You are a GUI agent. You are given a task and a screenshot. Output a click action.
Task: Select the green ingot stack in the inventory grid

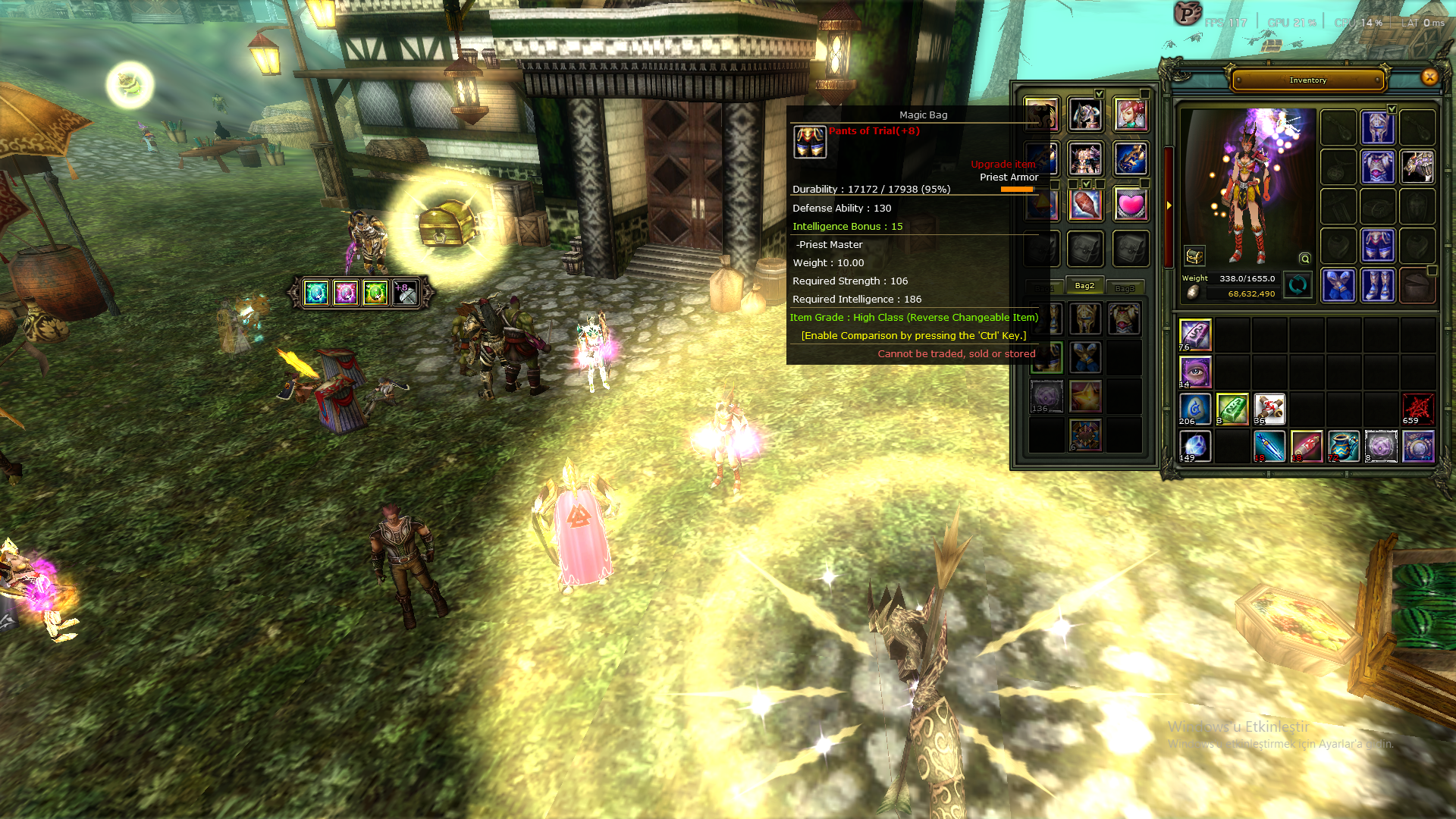pos(1233,407)
